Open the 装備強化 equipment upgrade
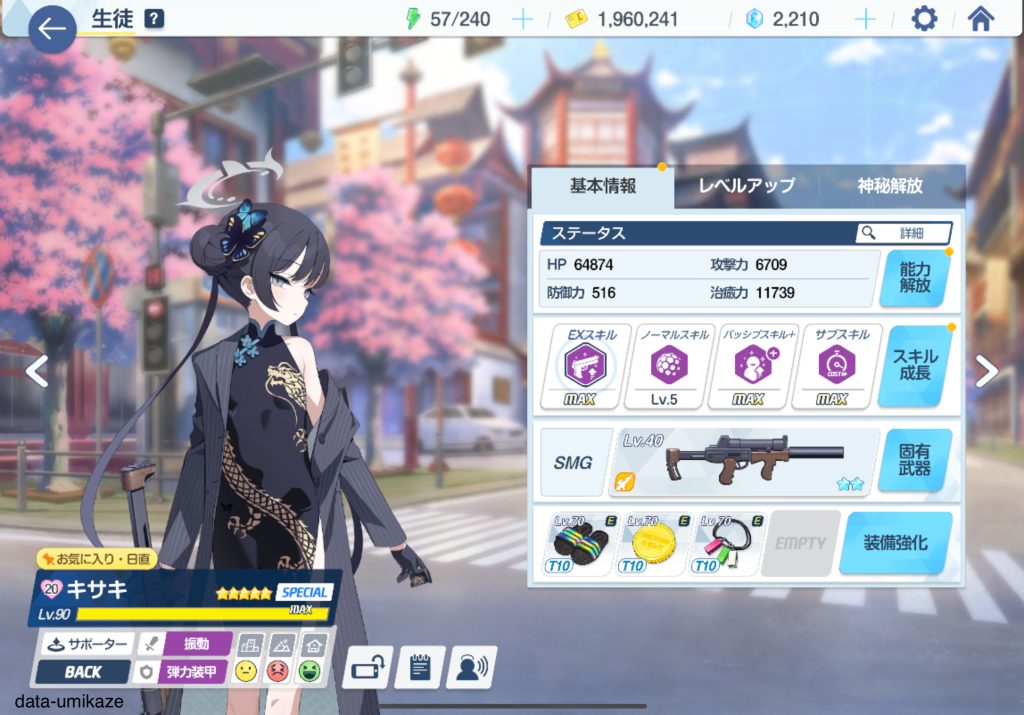This screenshot has height=715, width=1024. click(x=895, y=543)
